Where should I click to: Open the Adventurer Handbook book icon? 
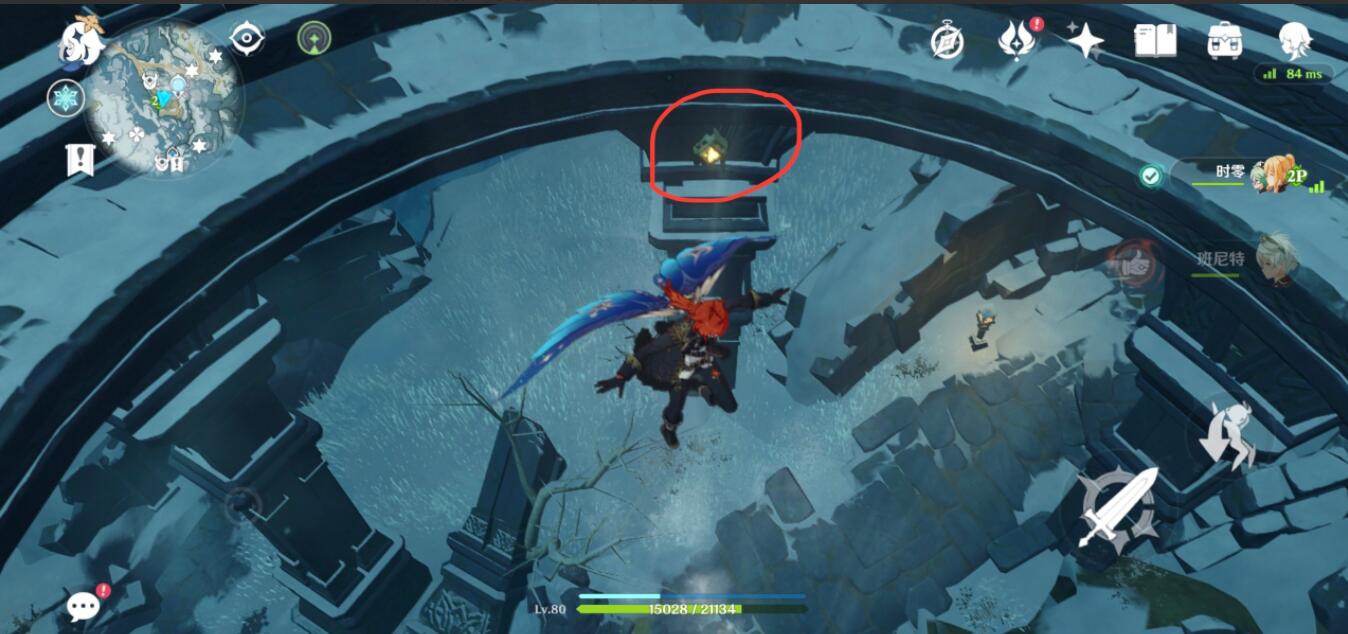(x=1154, y=41)
